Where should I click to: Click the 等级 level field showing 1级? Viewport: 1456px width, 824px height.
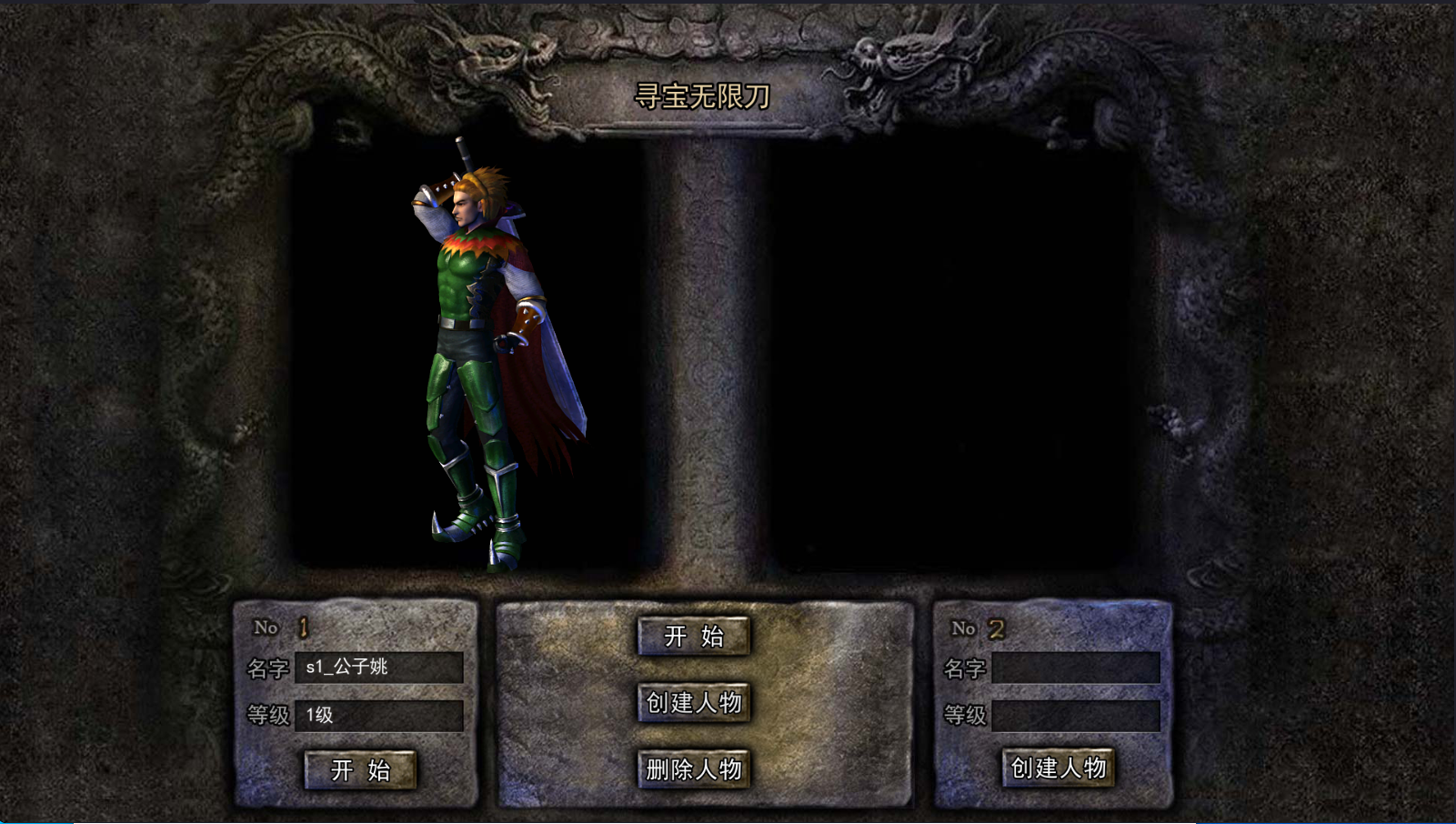coord(379,716)
